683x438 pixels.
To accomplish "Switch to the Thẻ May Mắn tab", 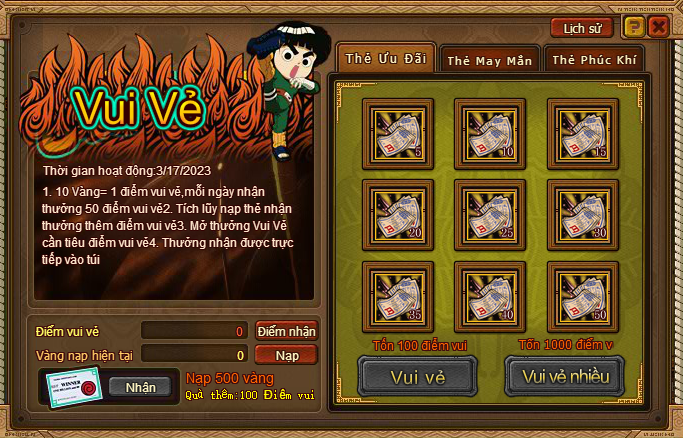I will point(490,60).
